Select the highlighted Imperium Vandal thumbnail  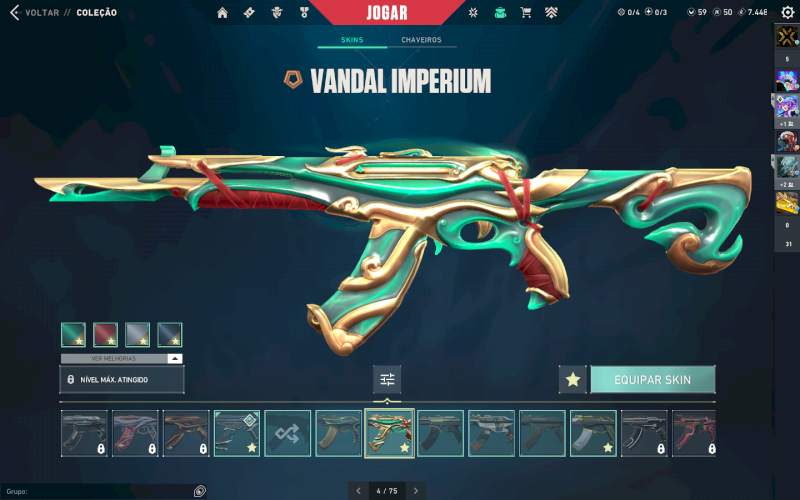tap(389, 433)
